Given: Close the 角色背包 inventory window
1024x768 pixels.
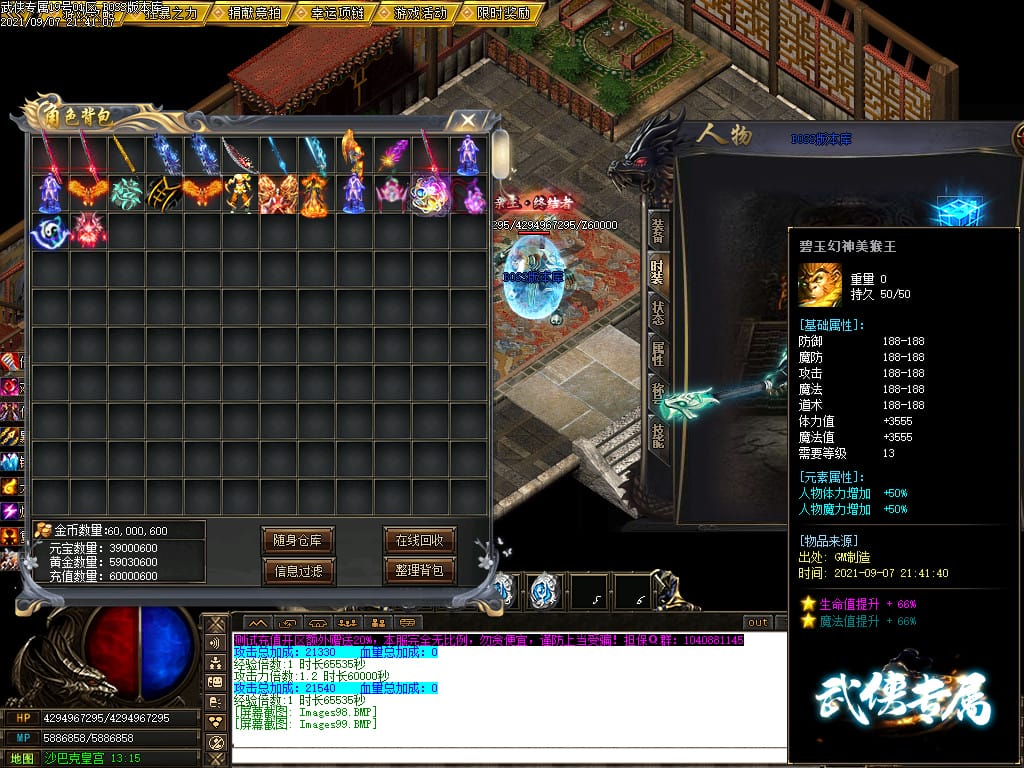Looking at the screenshot, I should pos(467,120).
